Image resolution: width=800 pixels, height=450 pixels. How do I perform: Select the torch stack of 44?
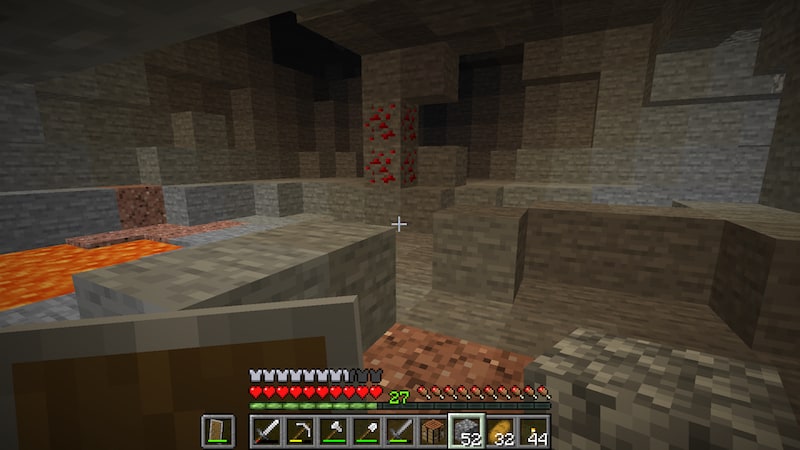[532, 431]
